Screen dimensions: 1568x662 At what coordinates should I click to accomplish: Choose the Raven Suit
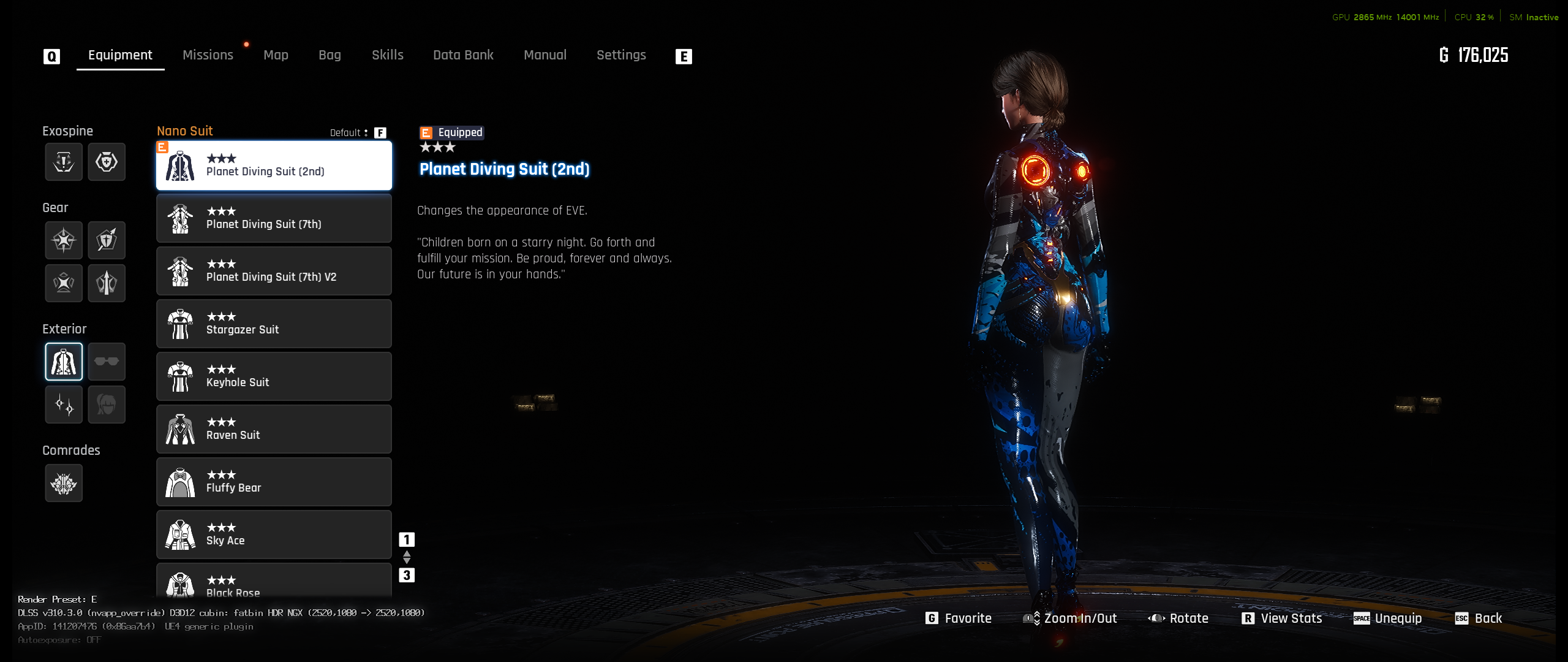[274, 429]
